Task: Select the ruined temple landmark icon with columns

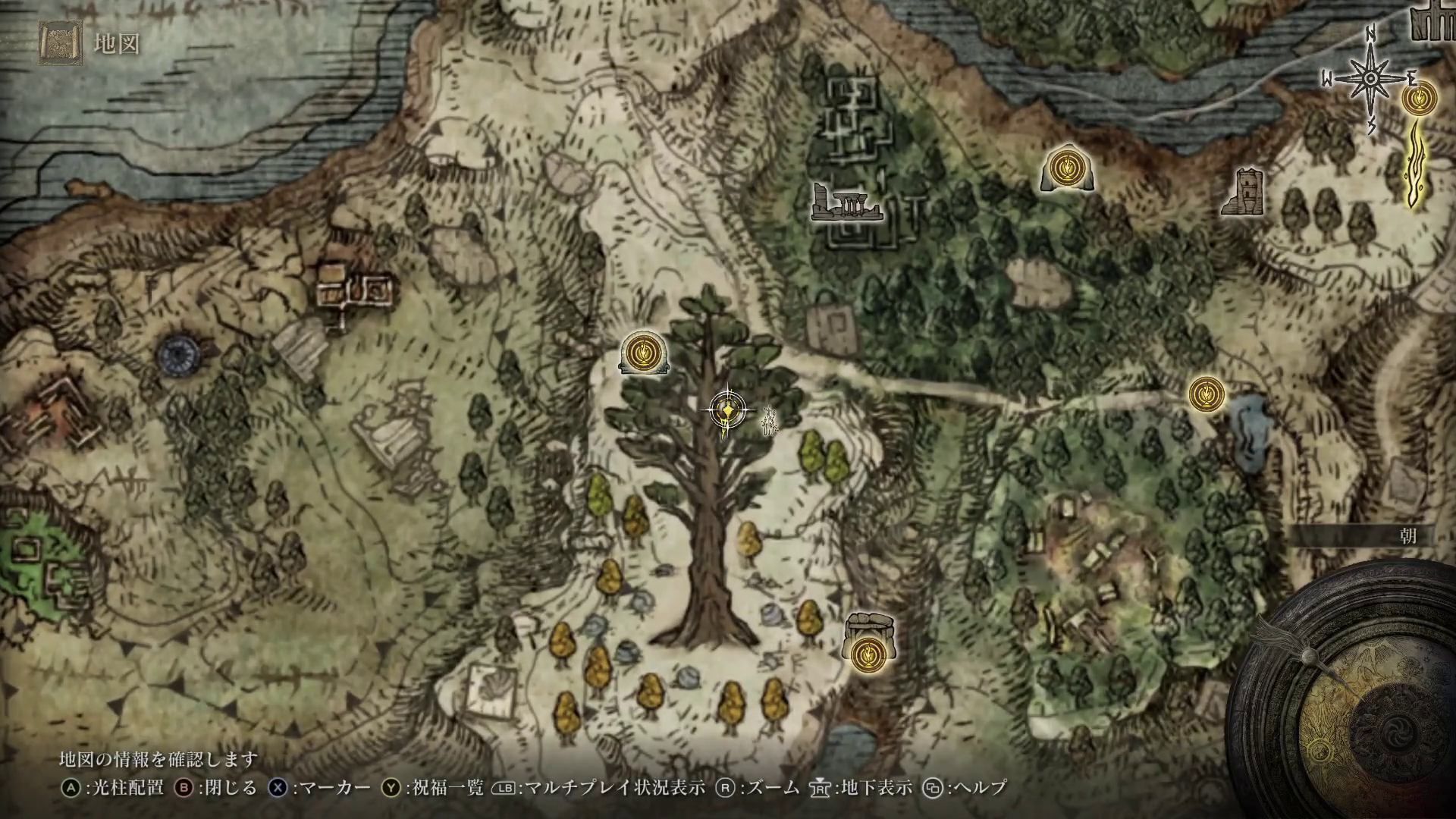Action: pyautogui.click(x=846, y=203)
